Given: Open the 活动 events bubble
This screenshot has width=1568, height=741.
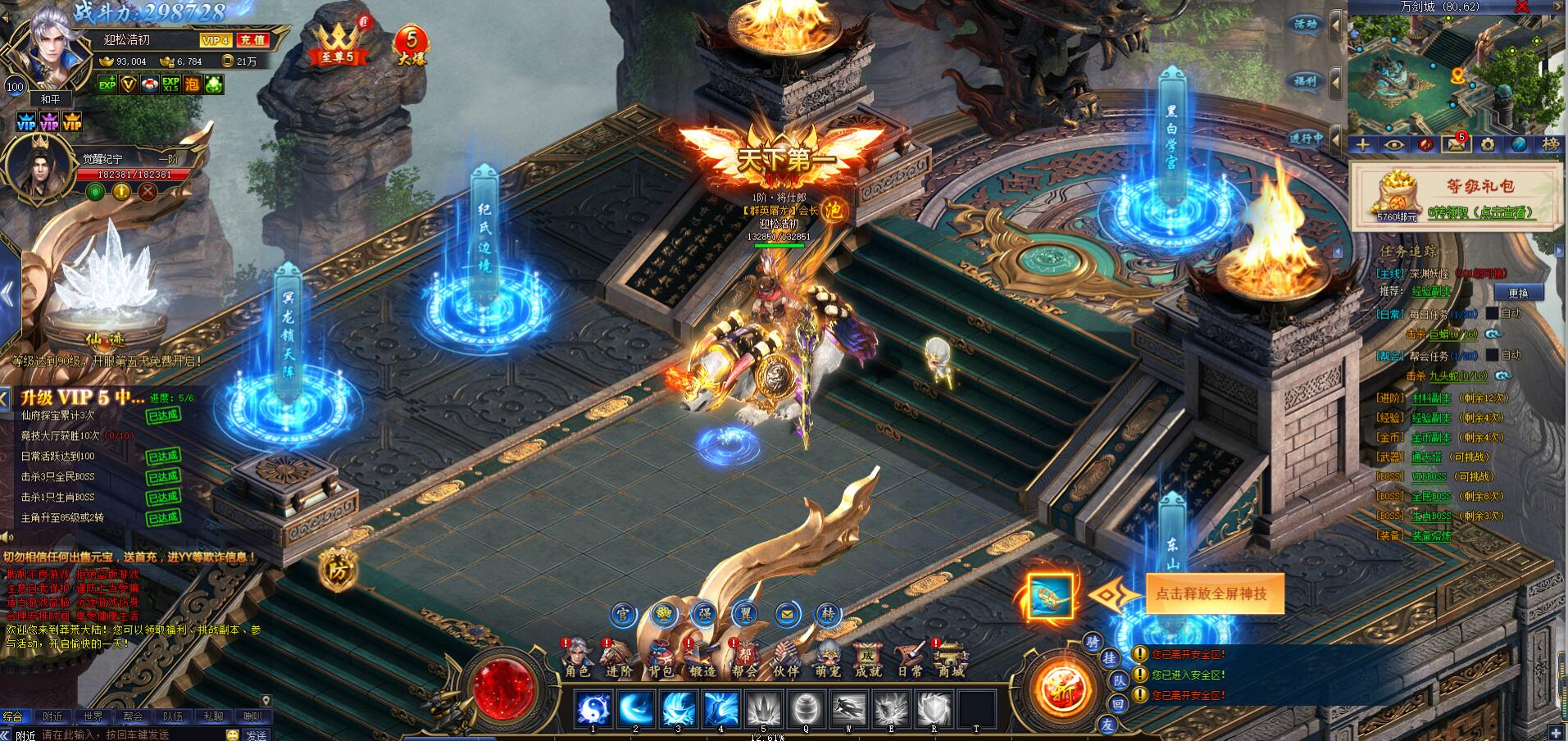Looking at the screenshot, I should click(x=1305, y=25).
